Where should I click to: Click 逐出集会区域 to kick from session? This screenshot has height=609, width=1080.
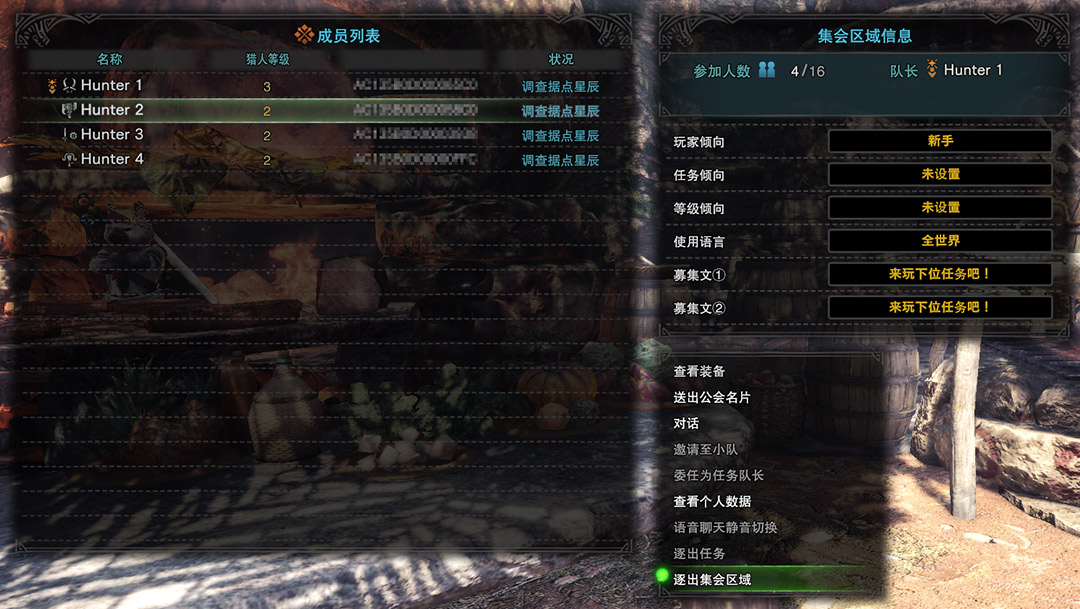[x=712, y=579]
